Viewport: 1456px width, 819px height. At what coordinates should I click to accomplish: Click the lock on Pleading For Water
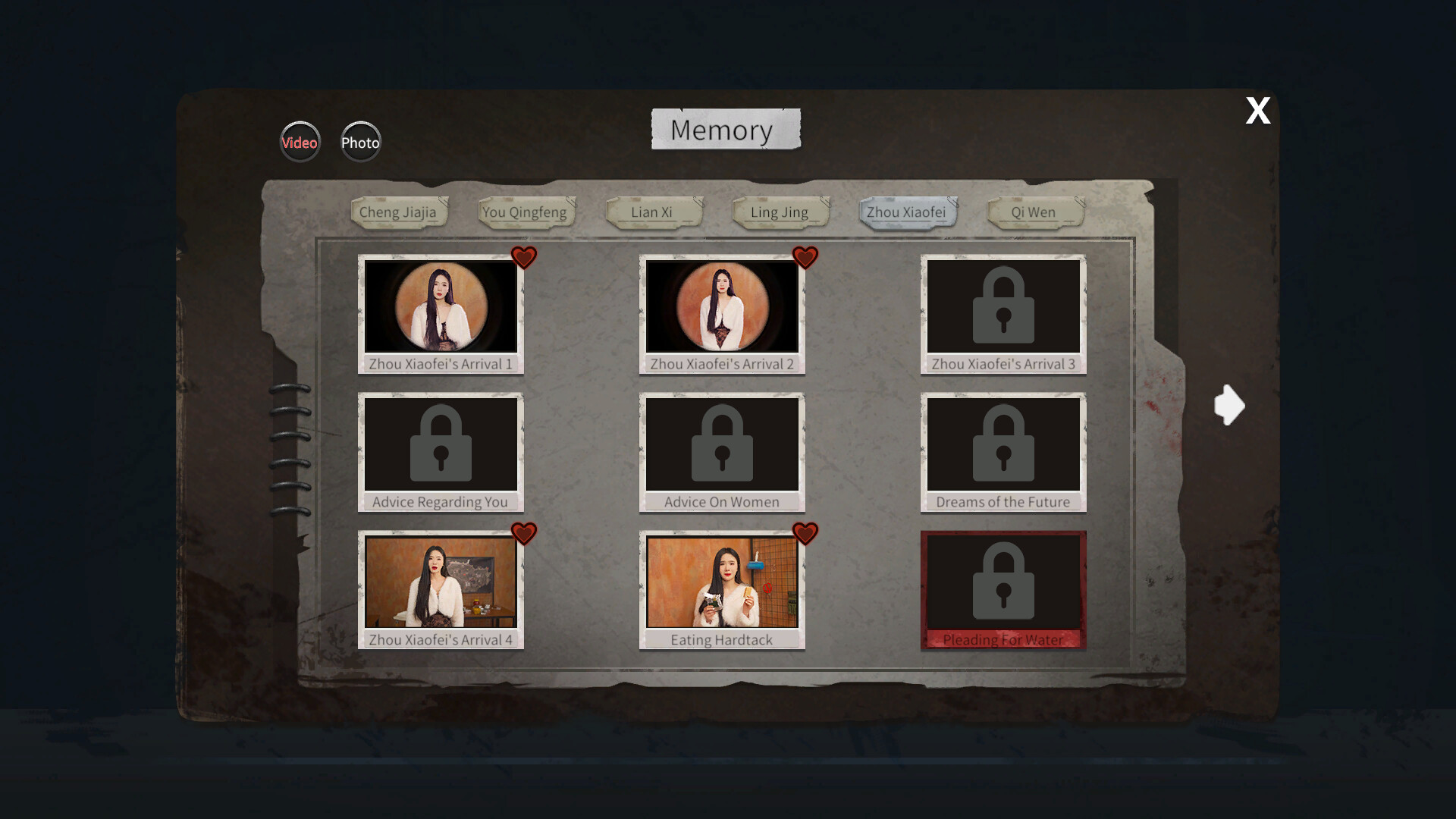pyautogui.click(x=1003, y=582)
